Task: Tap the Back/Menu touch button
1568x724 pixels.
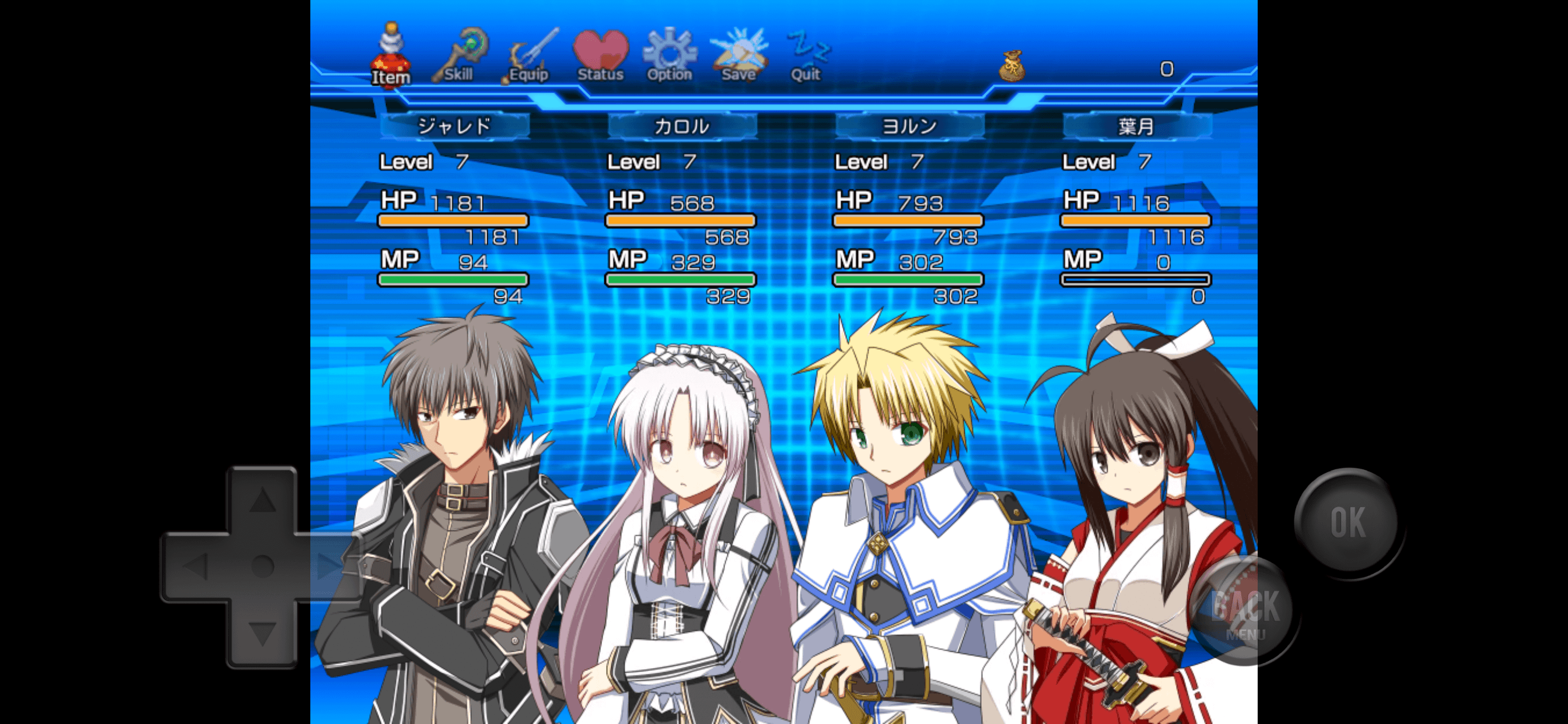Action: coord(1245,611)
